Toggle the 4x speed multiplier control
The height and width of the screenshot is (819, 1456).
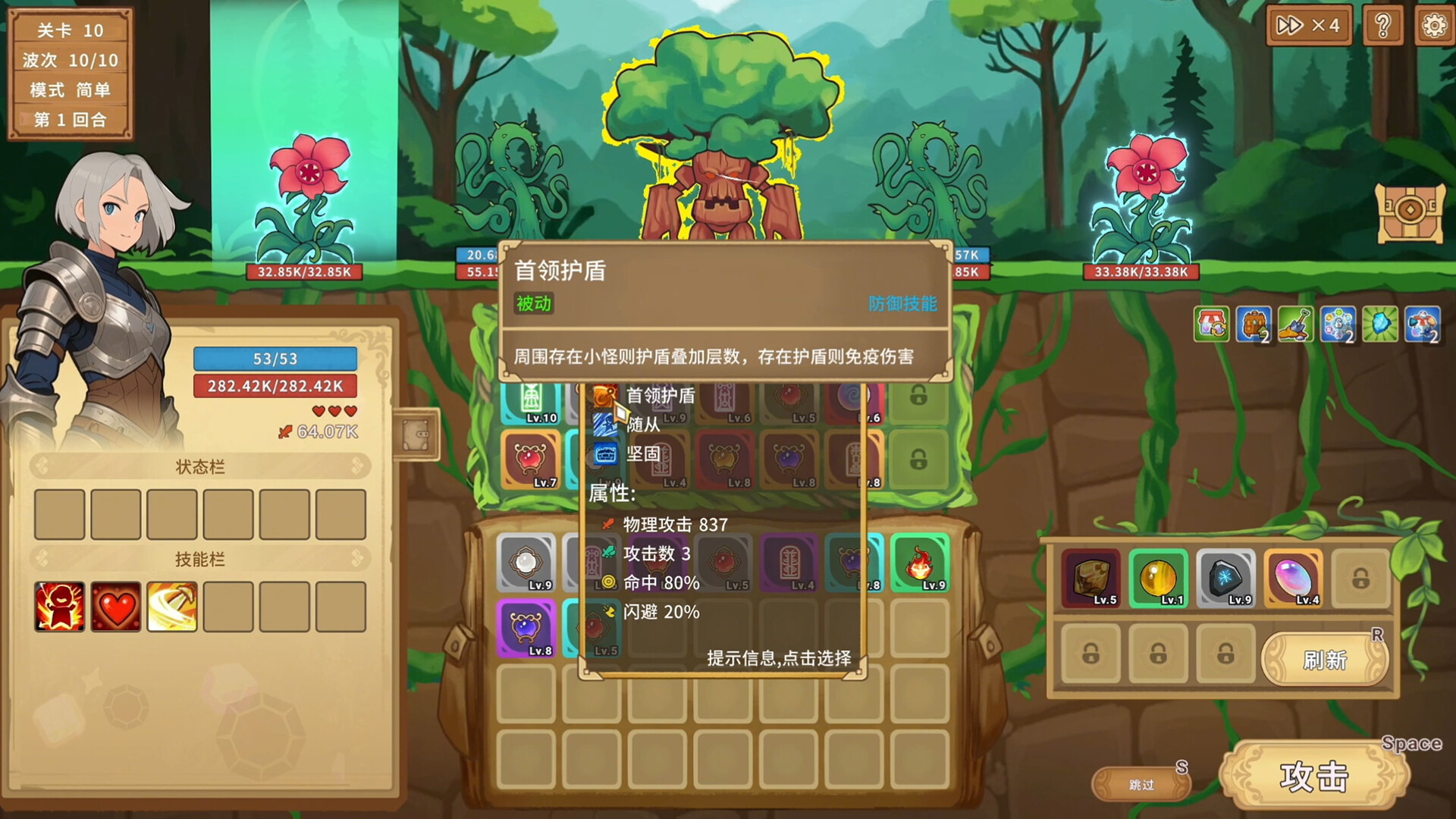tap(1308, 25)
